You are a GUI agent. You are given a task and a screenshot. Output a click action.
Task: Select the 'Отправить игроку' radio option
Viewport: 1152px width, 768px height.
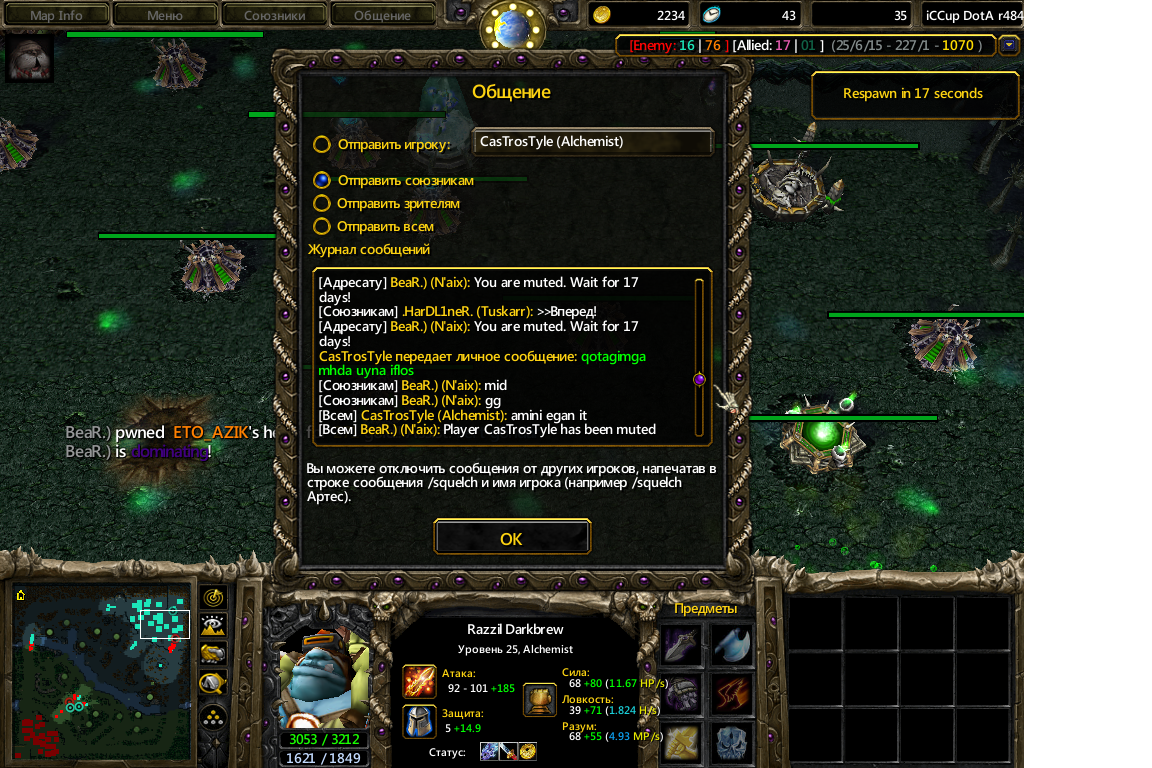[322, 144]
